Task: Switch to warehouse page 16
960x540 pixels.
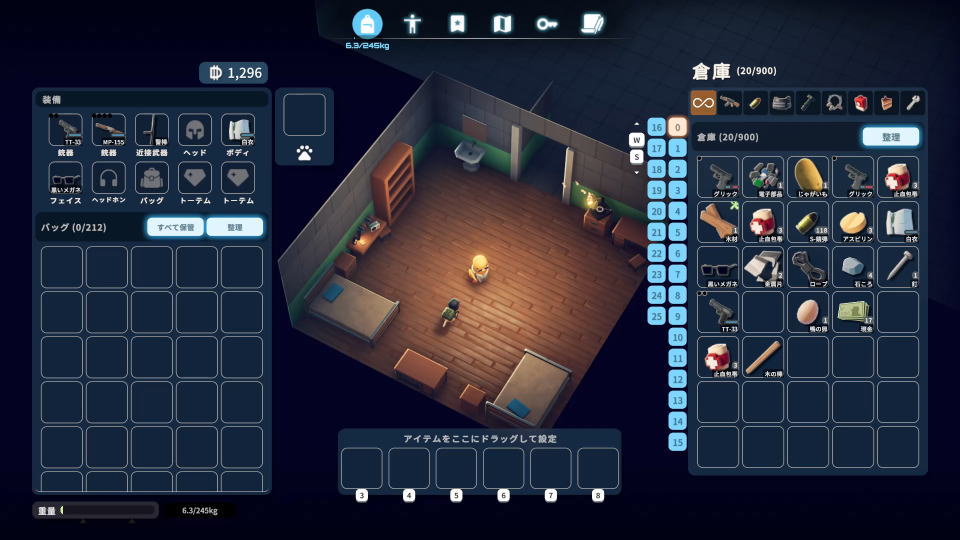Action: click(656, 127)
